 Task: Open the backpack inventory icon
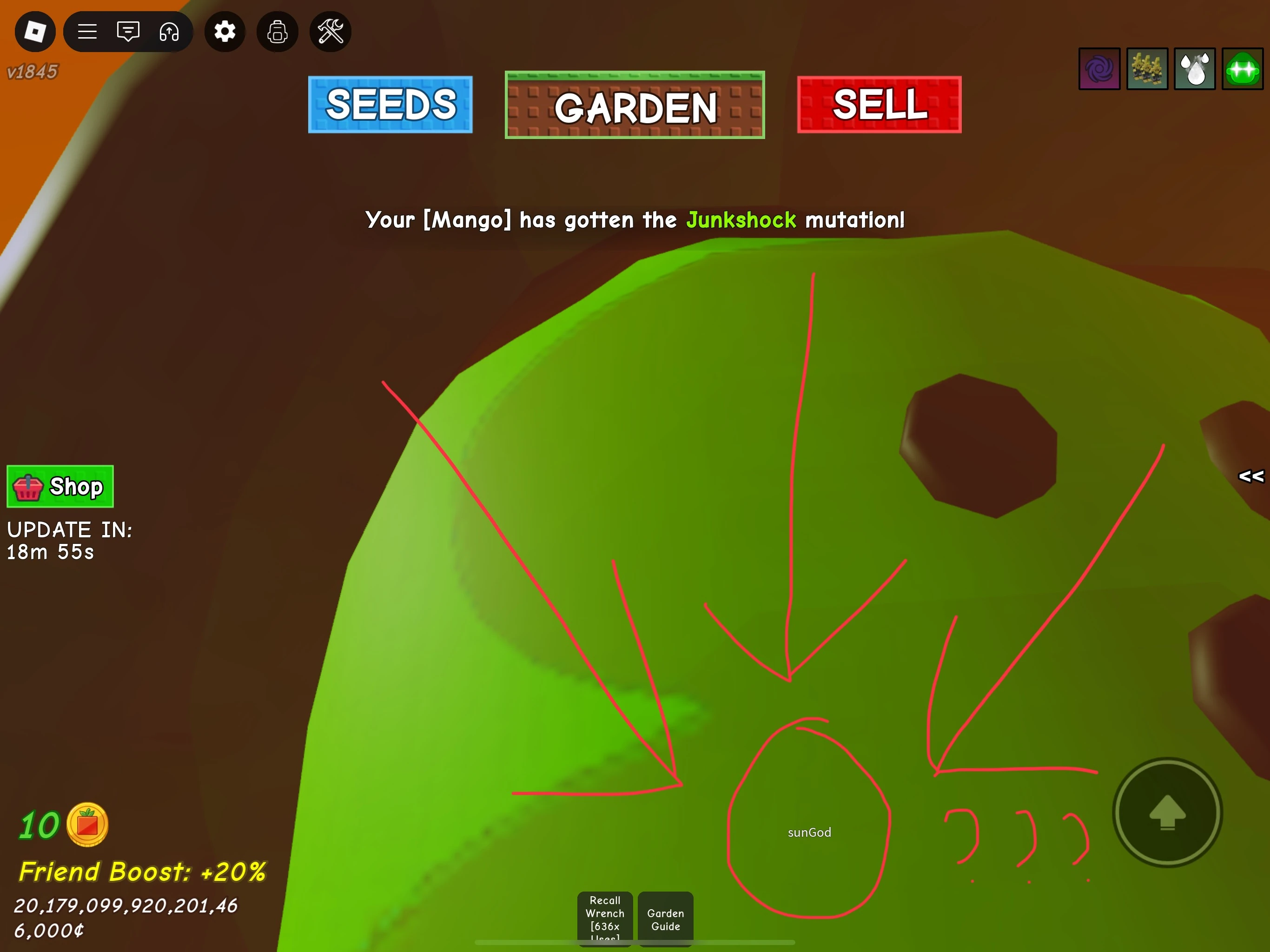(x=278, y=32)
